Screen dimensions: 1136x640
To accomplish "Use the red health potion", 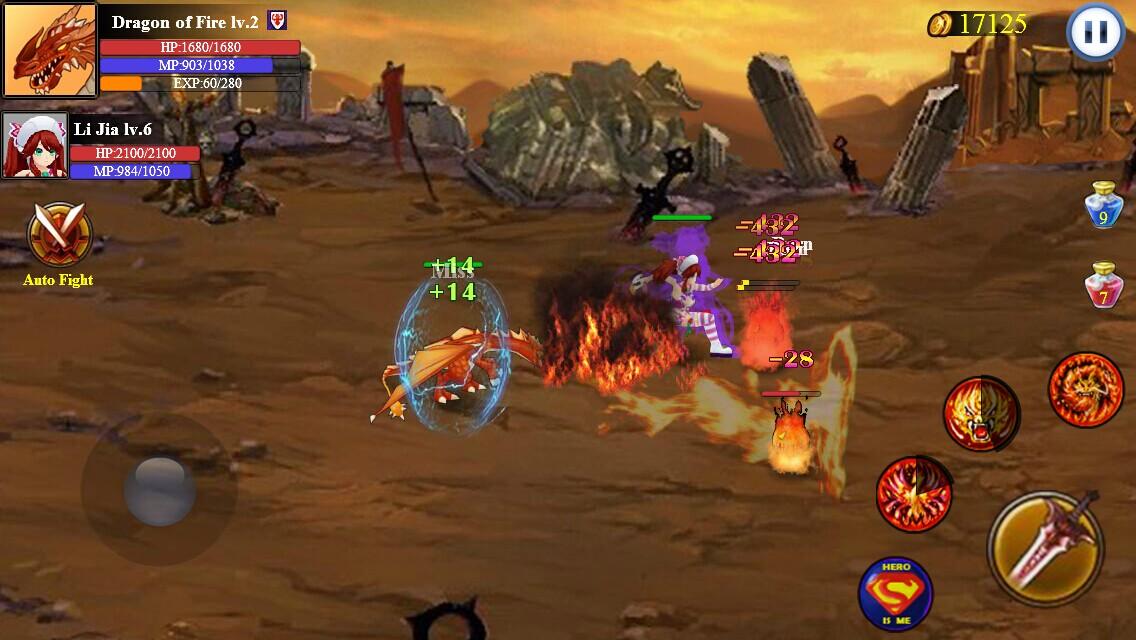I will pyautogui.click(x=1104, y=286).
